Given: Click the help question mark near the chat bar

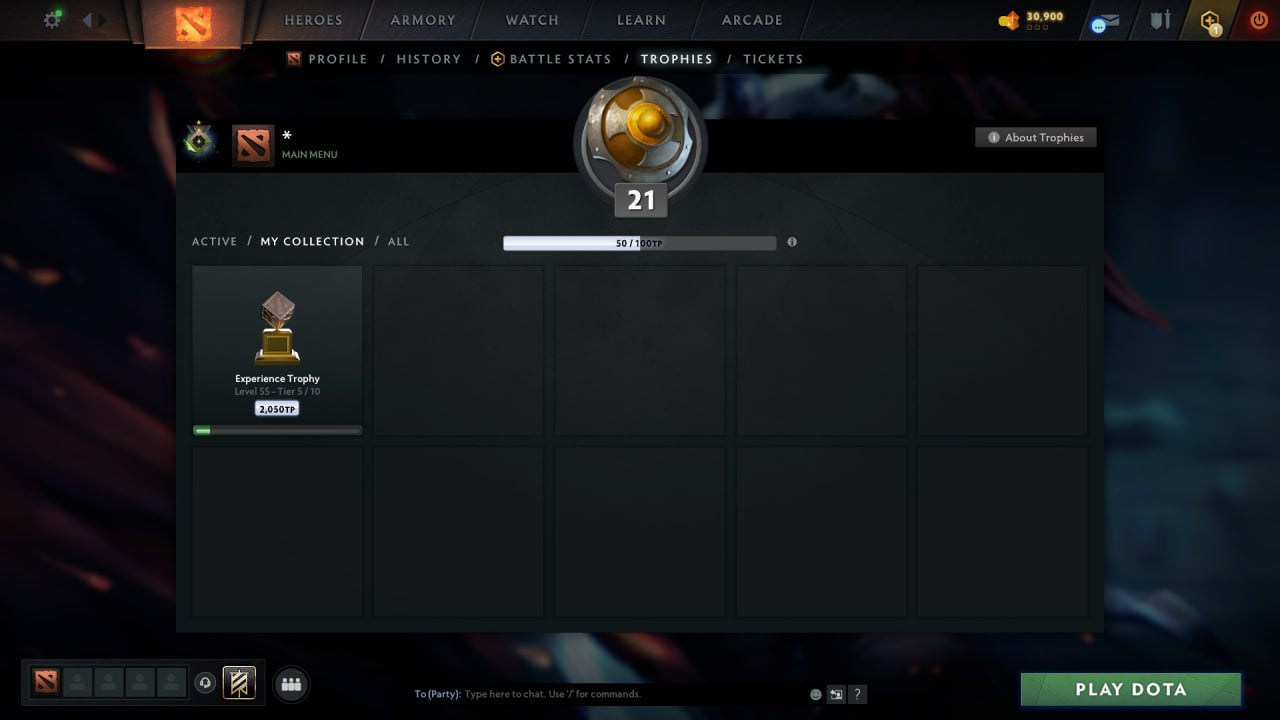Looking at the screenshot, I should tap(857, 694).
